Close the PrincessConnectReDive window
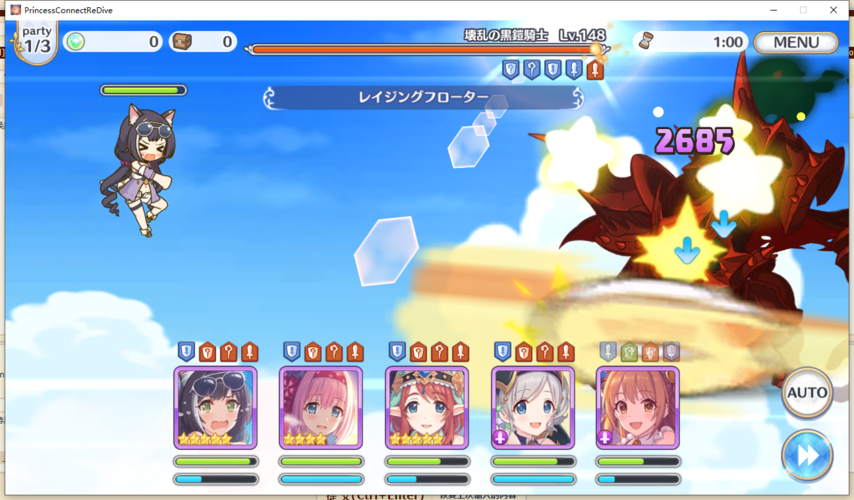 (x=834, y=10)
